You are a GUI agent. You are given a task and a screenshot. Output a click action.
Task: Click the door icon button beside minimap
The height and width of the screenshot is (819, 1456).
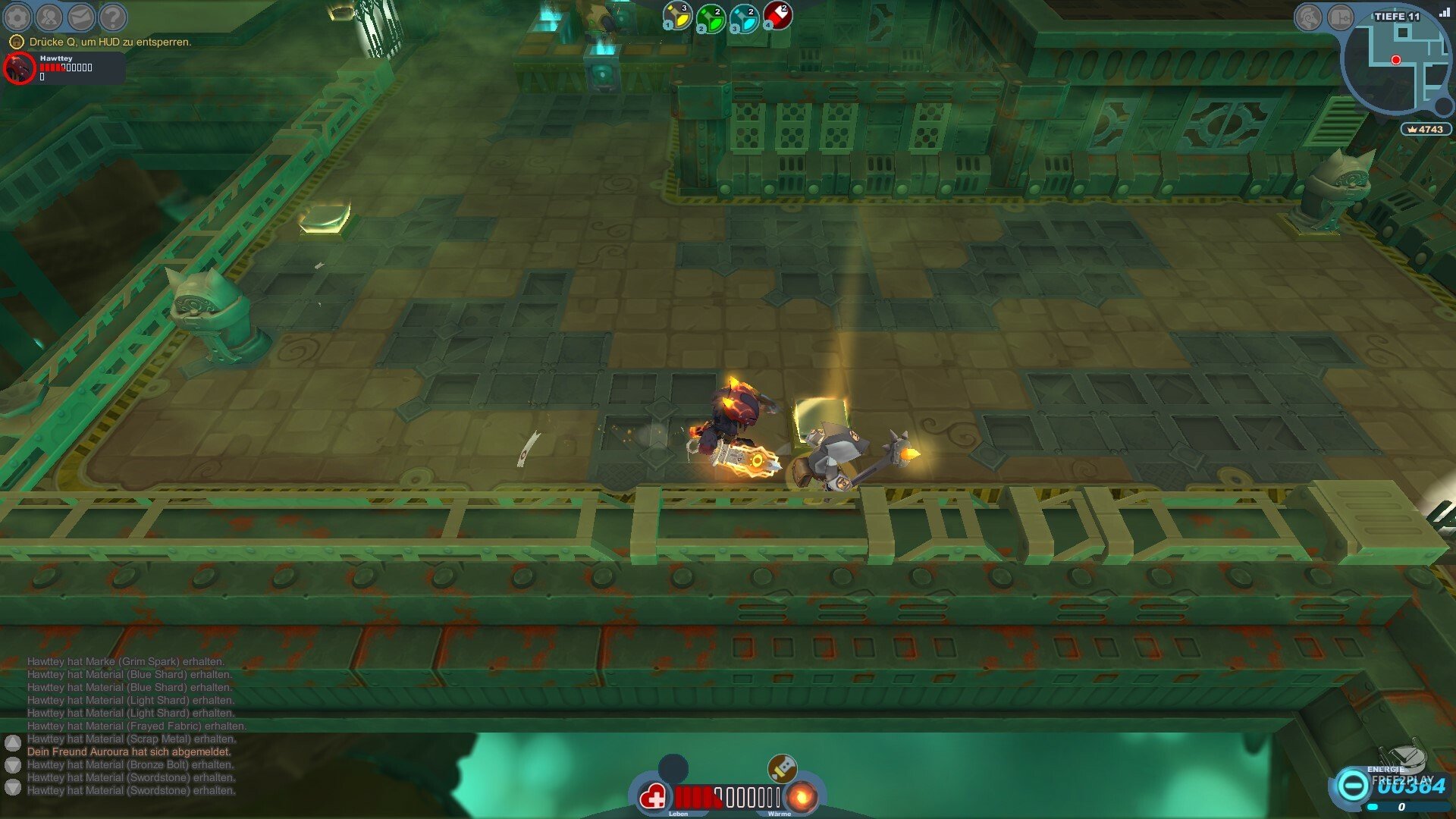point(1339,17)
